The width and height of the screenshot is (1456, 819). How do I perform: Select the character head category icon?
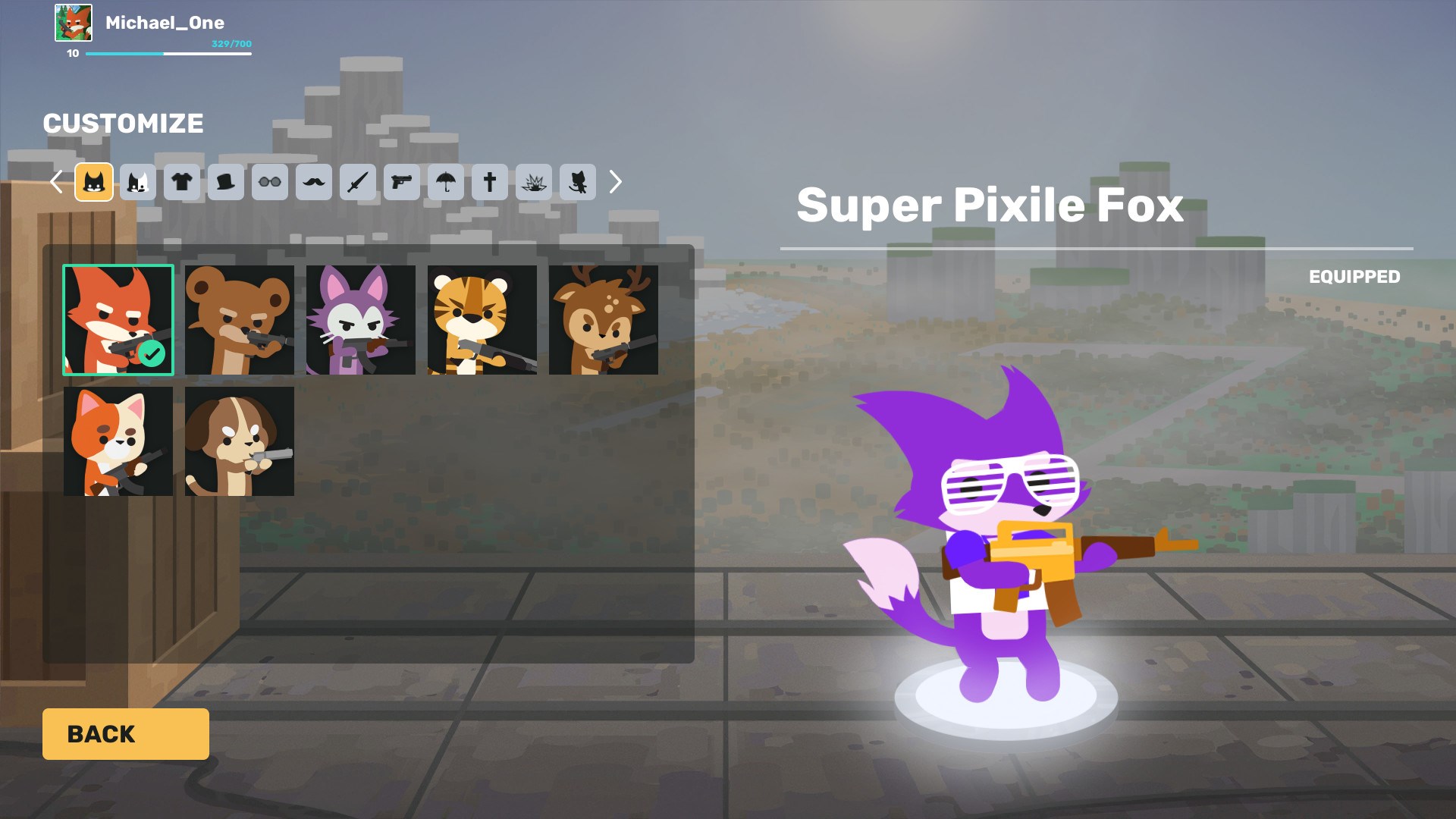tap(94, 182)
